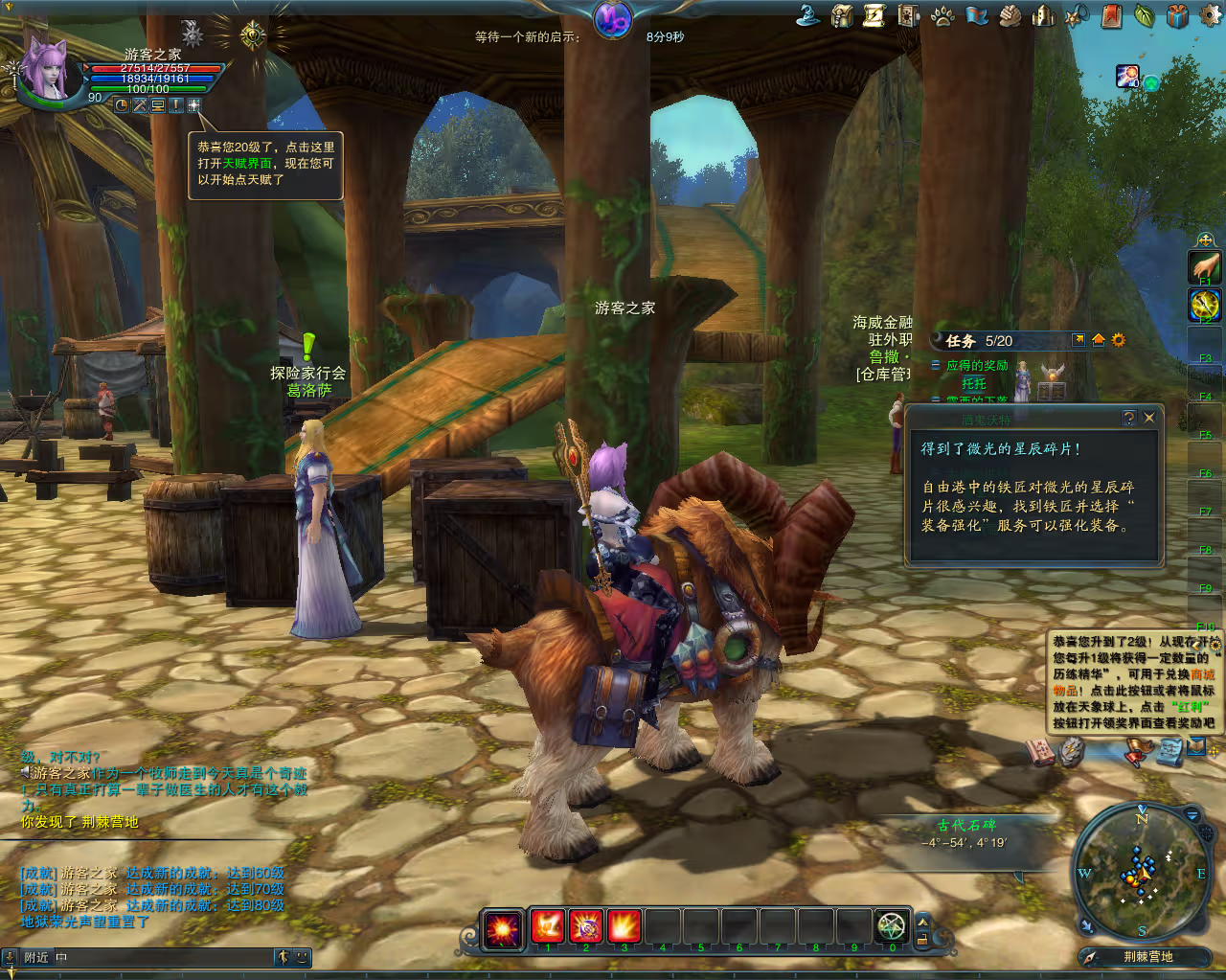Select the 托托 quest reward entry

coord(974,383)
